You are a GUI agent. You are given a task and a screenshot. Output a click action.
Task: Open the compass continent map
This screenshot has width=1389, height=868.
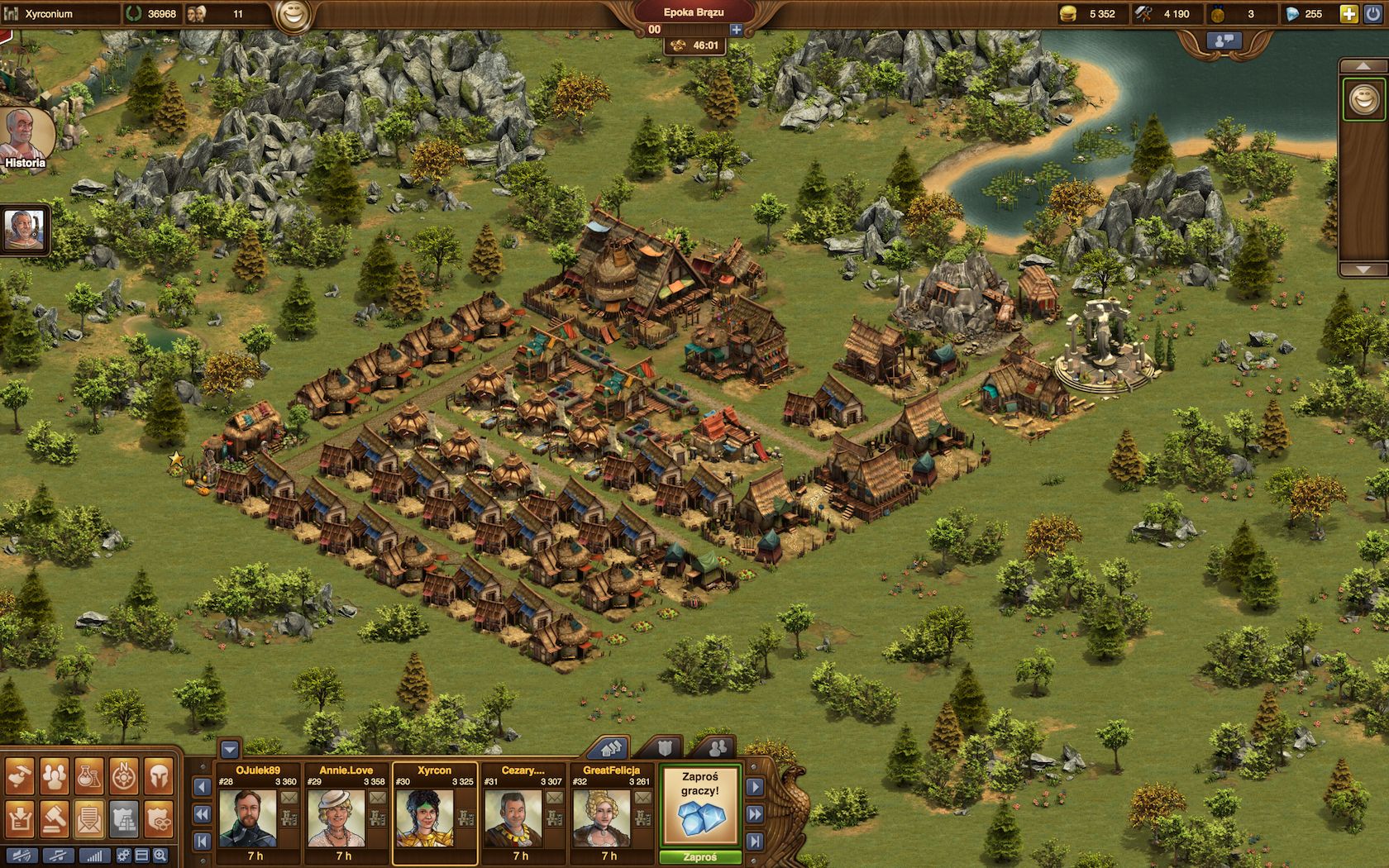coord(124,776)
